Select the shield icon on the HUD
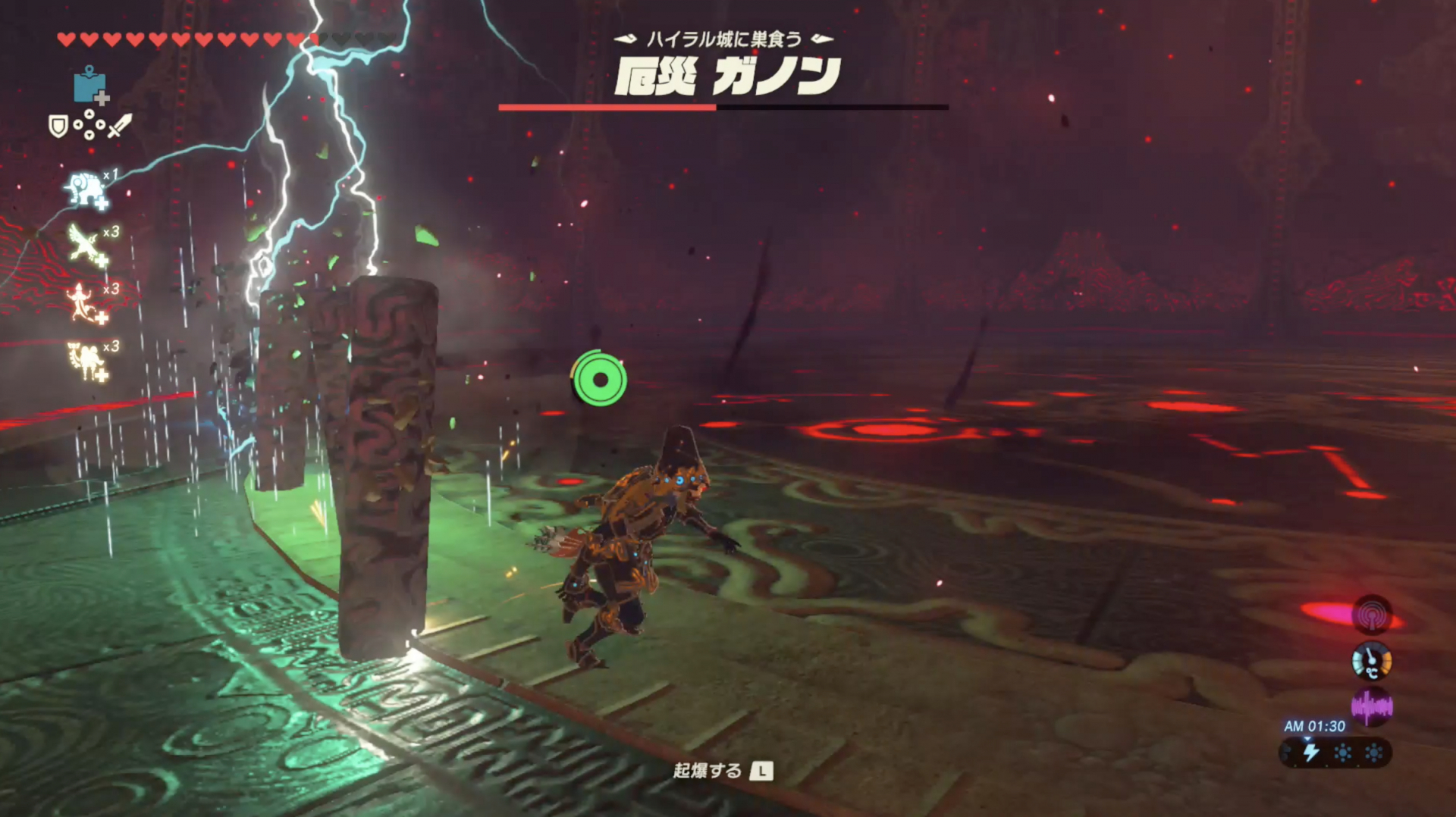The width and height of the screenshot is (1456, 817). [x=58, y=125]
